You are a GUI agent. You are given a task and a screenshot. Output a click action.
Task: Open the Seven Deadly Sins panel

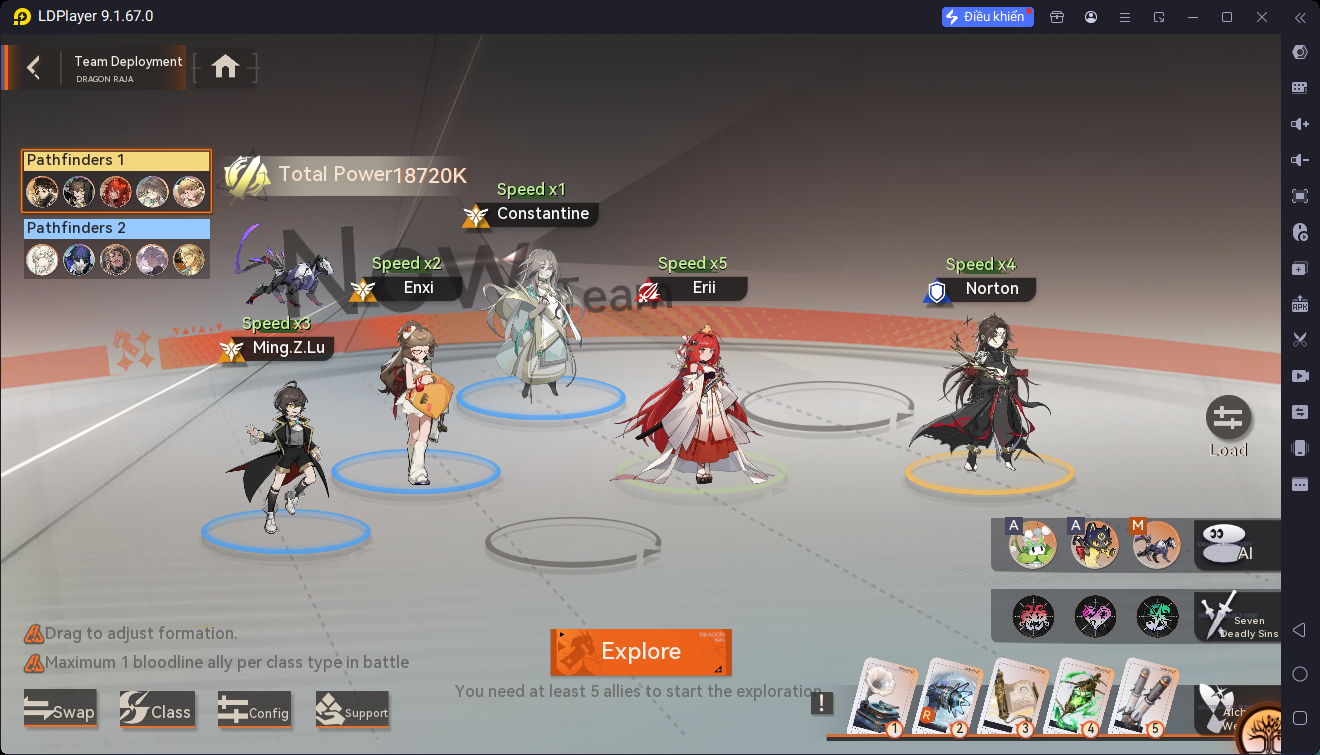pos(1236,617)
